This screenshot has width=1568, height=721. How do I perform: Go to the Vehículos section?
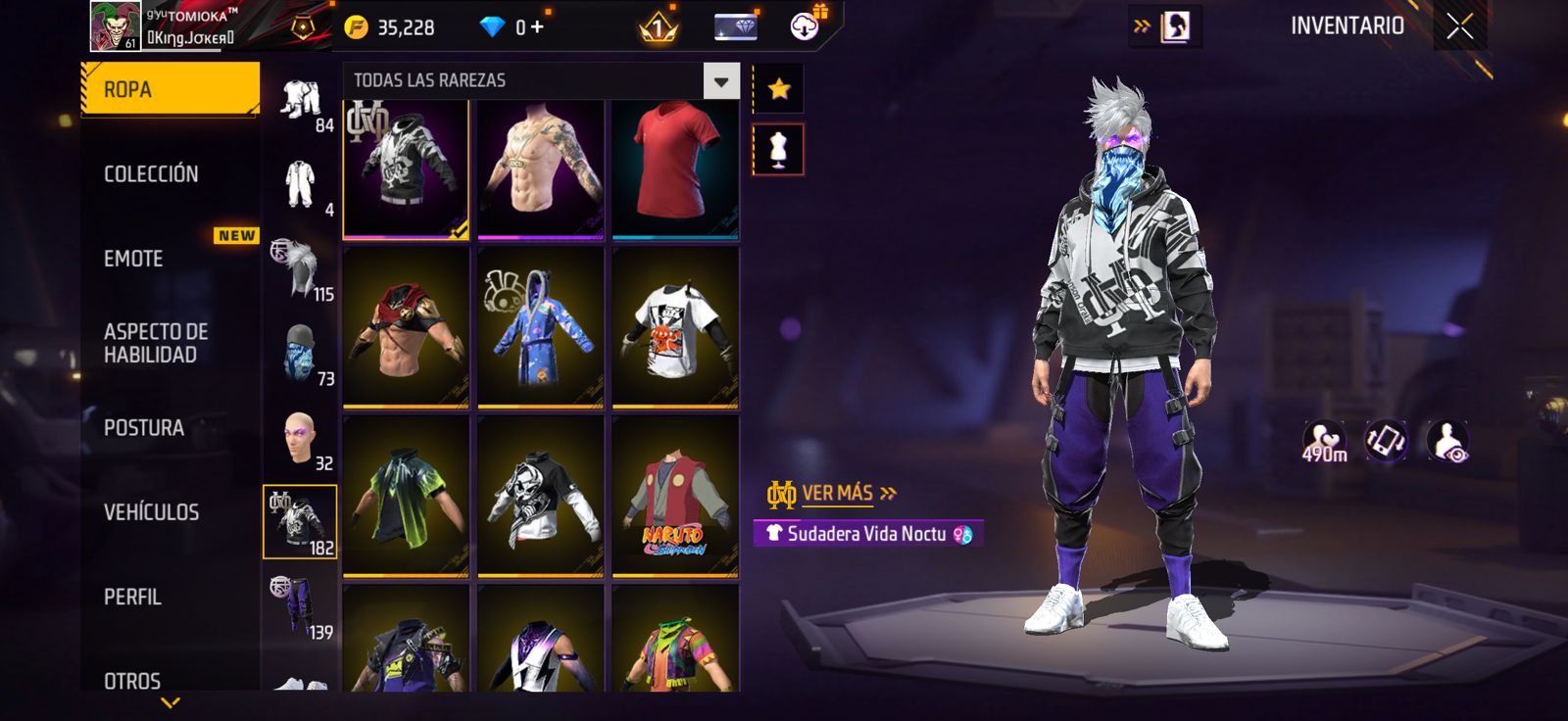tap(151, 512)
